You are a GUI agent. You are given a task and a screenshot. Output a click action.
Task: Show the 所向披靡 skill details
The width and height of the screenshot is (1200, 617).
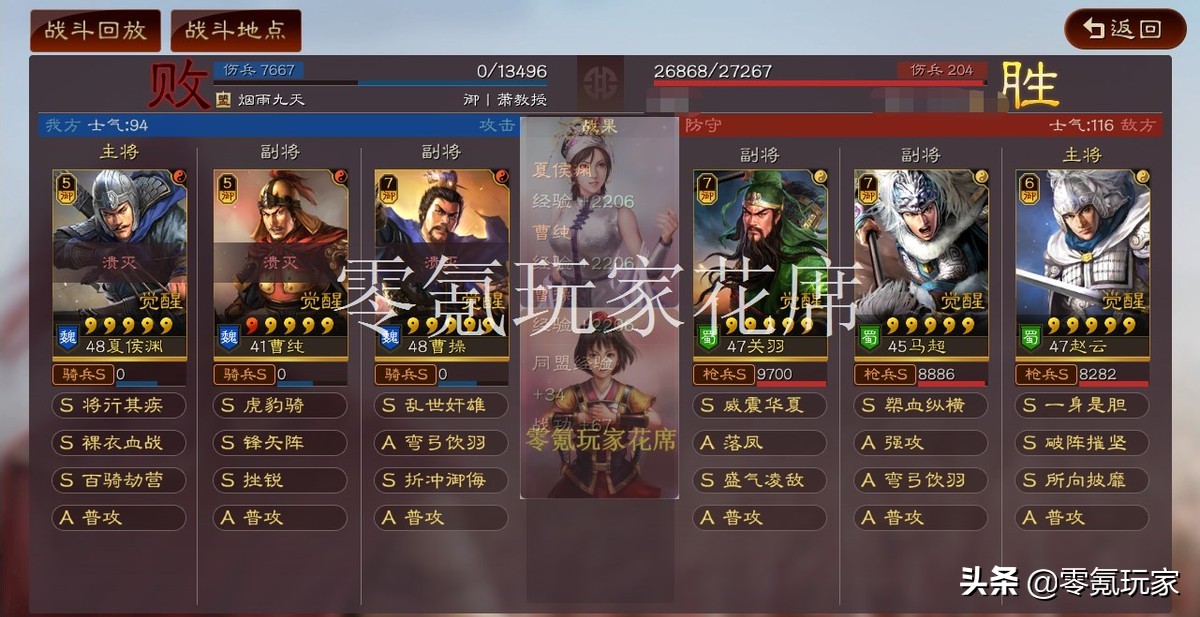[x=1083, y=480]
